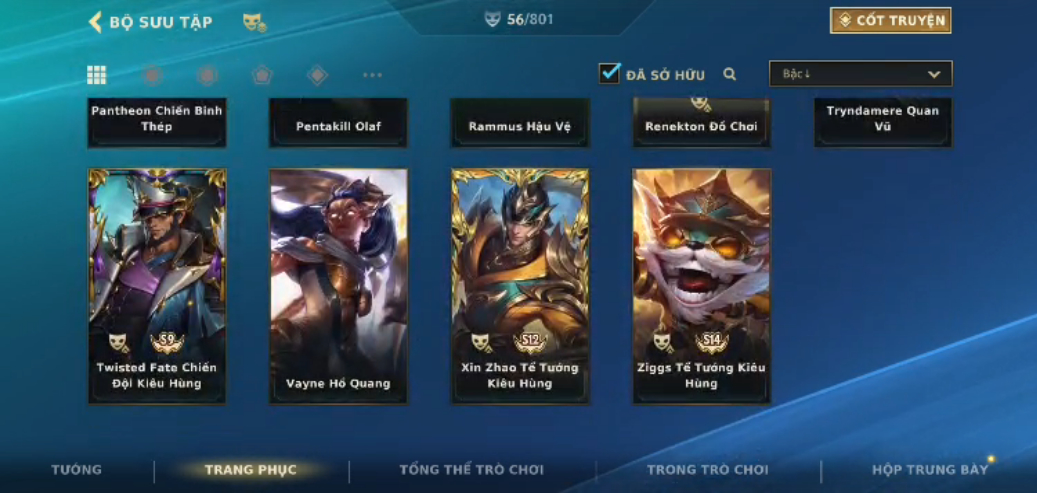Open the gold mask skin shop icon
The height and width of the screenshot is (493, 1037).
point(254,22)
